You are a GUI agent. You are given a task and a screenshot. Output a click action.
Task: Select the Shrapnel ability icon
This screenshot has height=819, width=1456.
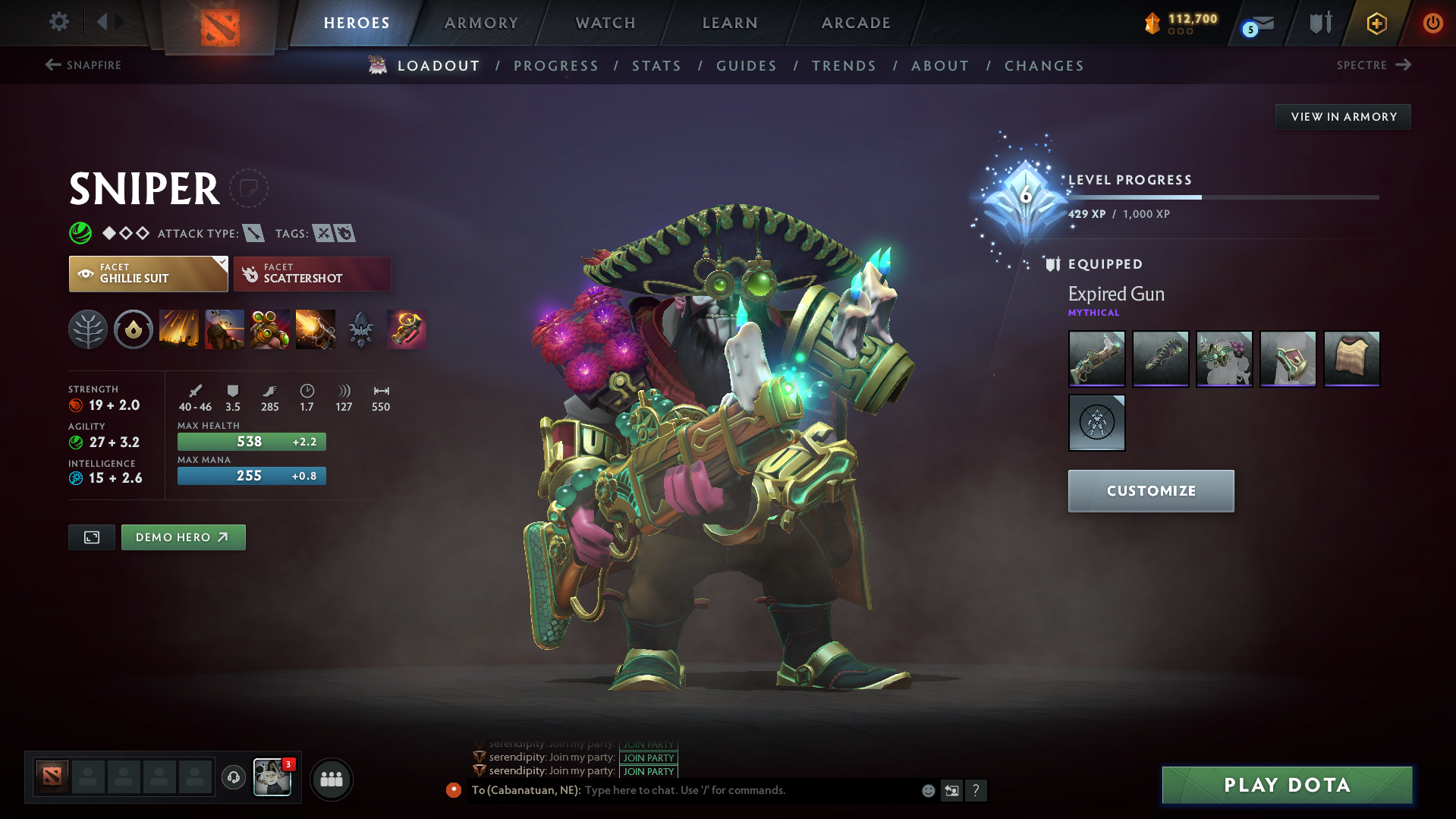point(179,329)
